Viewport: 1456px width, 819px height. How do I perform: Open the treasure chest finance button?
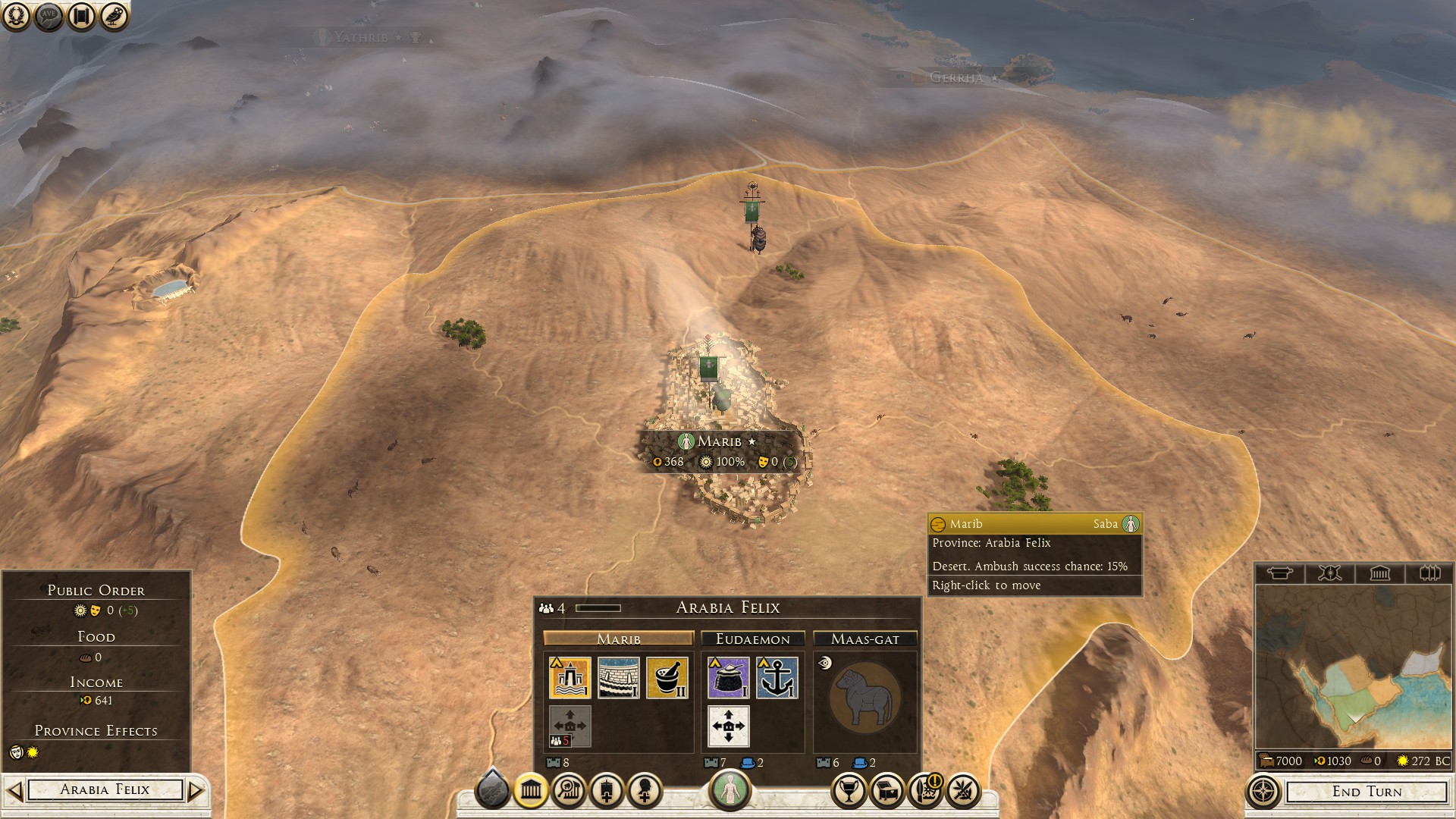click(x=886, y=792)
